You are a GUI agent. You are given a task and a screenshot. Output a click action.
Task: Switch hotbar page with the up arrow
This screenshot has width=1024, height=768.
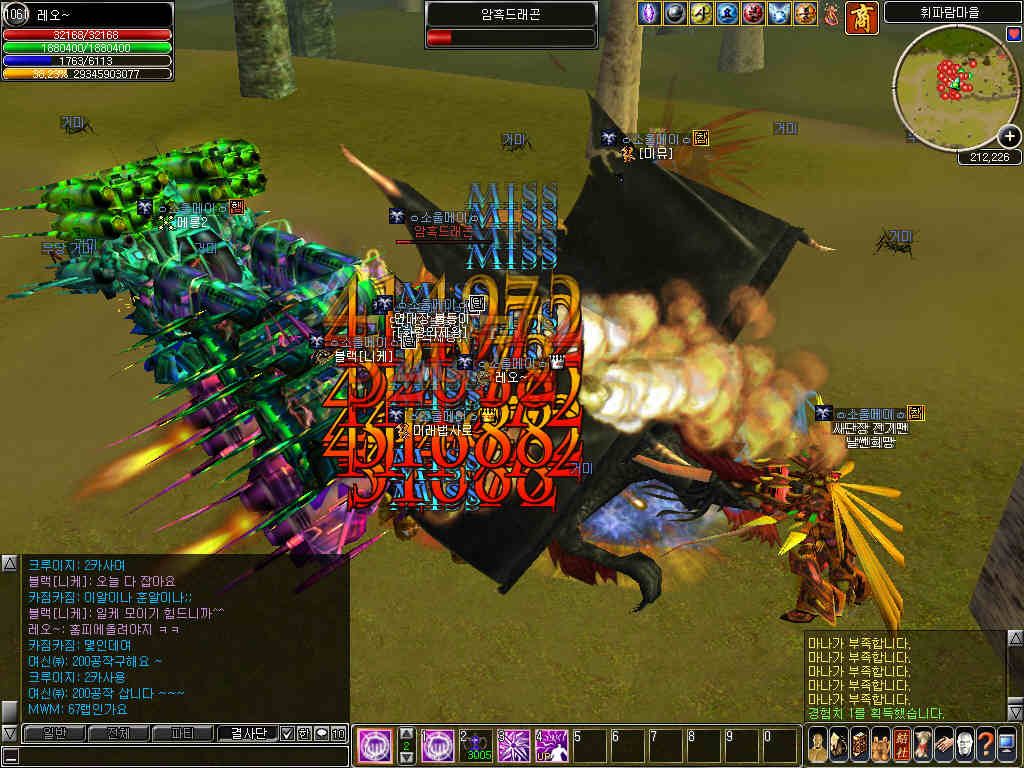407,734
